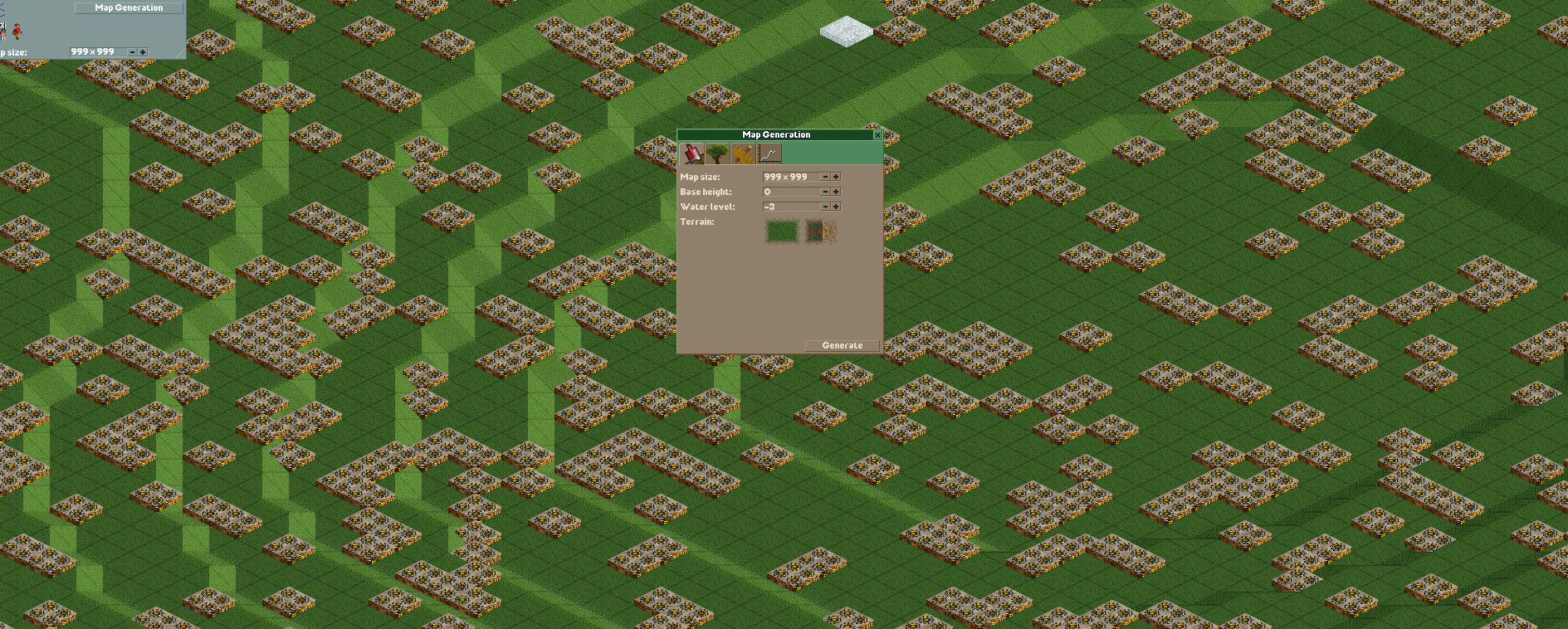Click the walking climber sprite in top-left panel
This screenshot has height=629, width=1568.
click(x=17, y=32)
